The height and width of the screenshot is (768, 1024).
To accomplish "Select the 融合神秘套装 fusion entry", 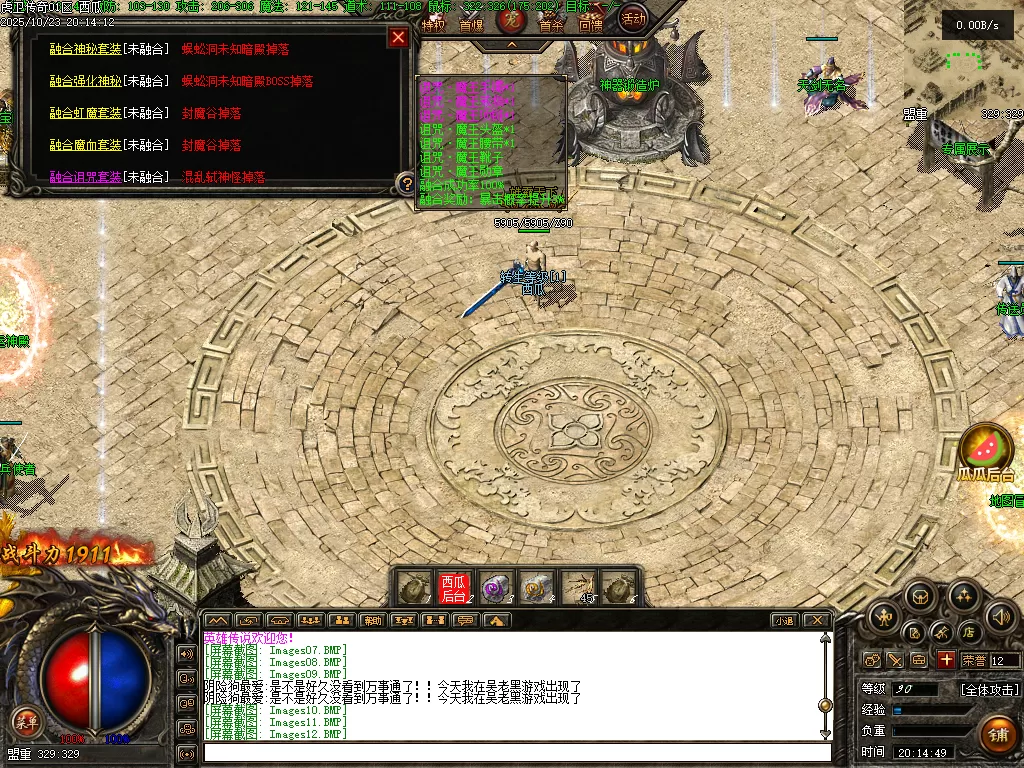I will 85,49.
